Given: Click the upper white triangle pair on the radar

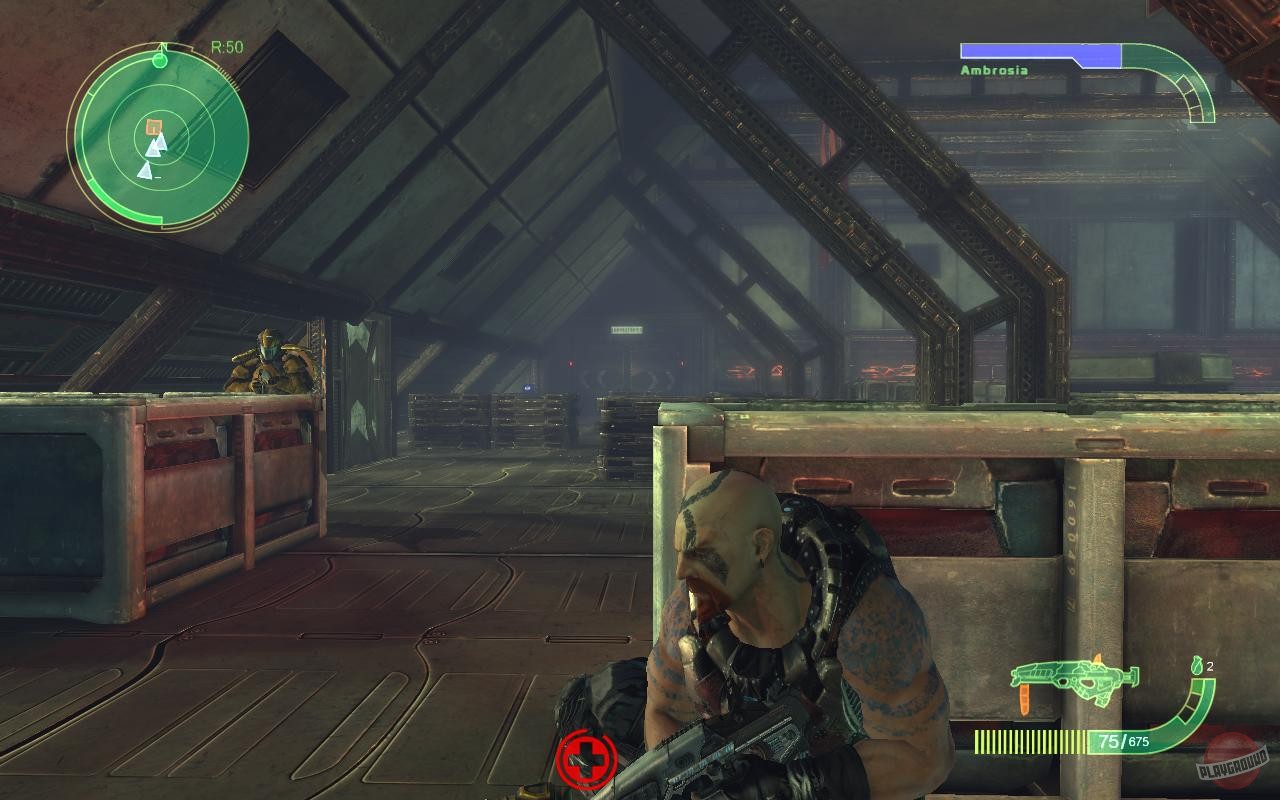Looking at the screenshot, I should pos(158,145).
